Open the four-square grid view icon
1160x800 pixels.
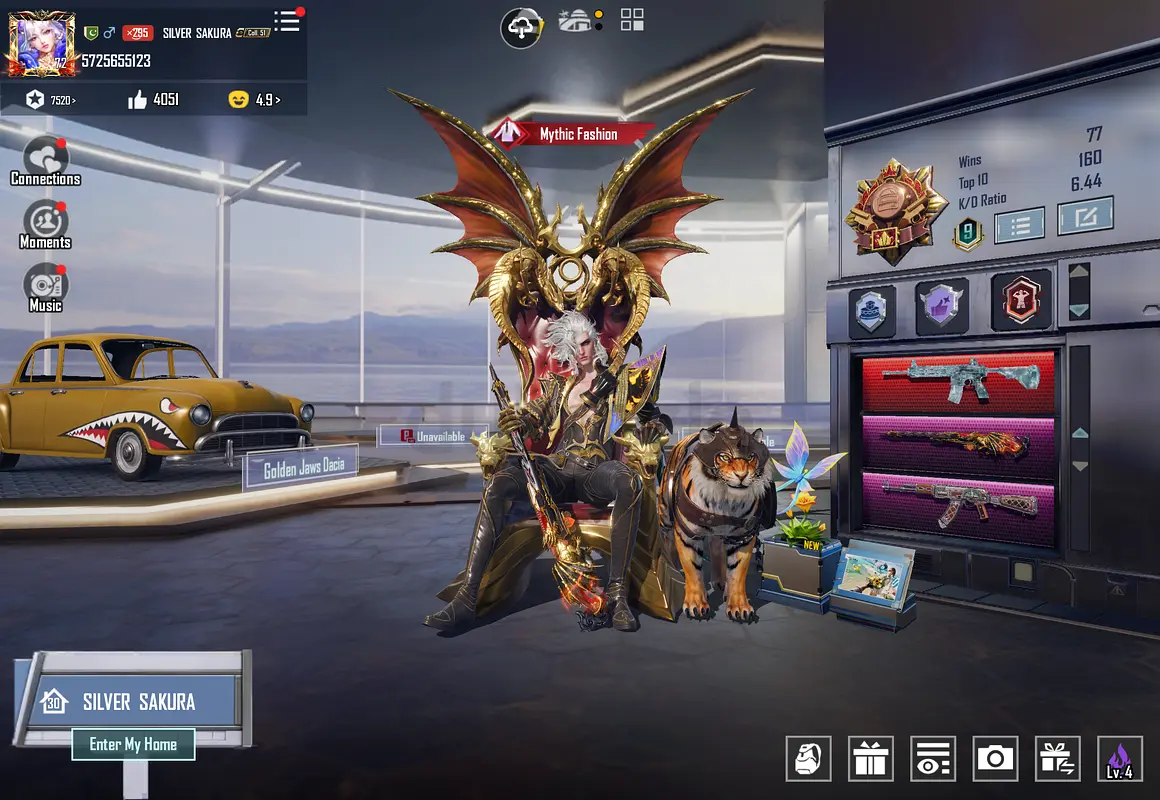(632, 20)
